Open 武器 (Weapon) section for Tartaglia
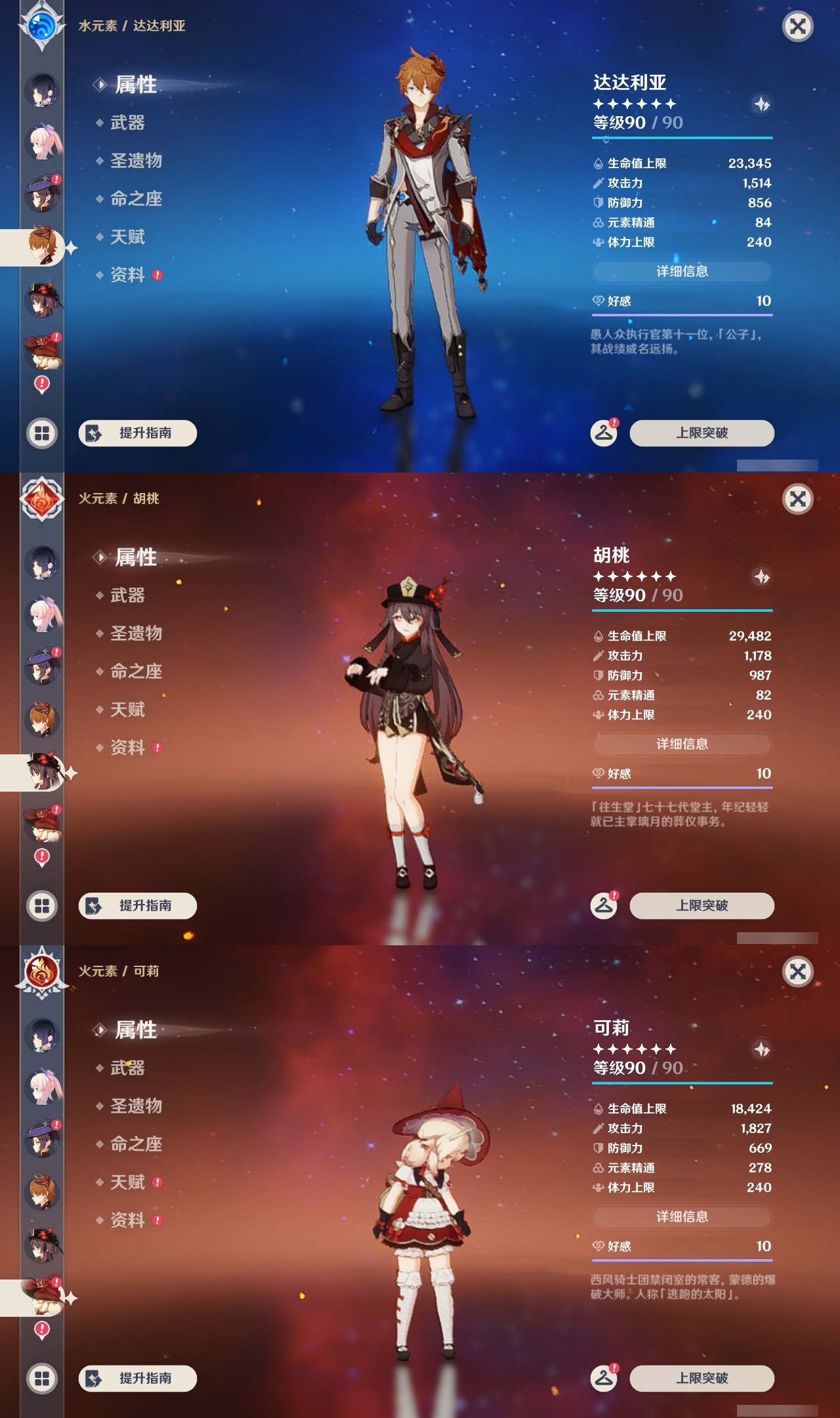 pos(127,123)
